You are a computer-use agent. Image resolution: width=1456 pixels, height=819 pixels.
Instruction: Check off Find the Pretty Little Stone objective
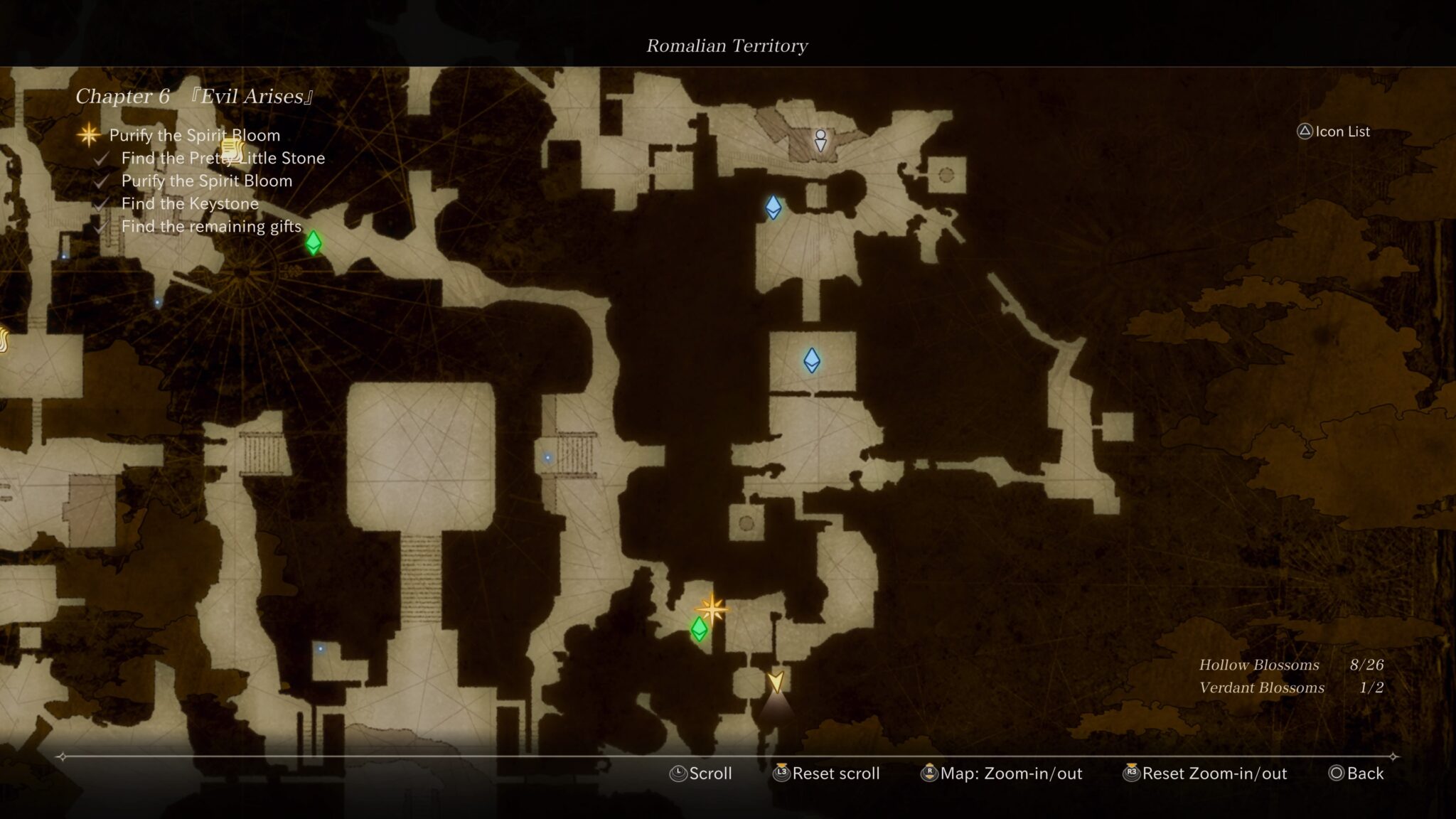click(223, 158)
